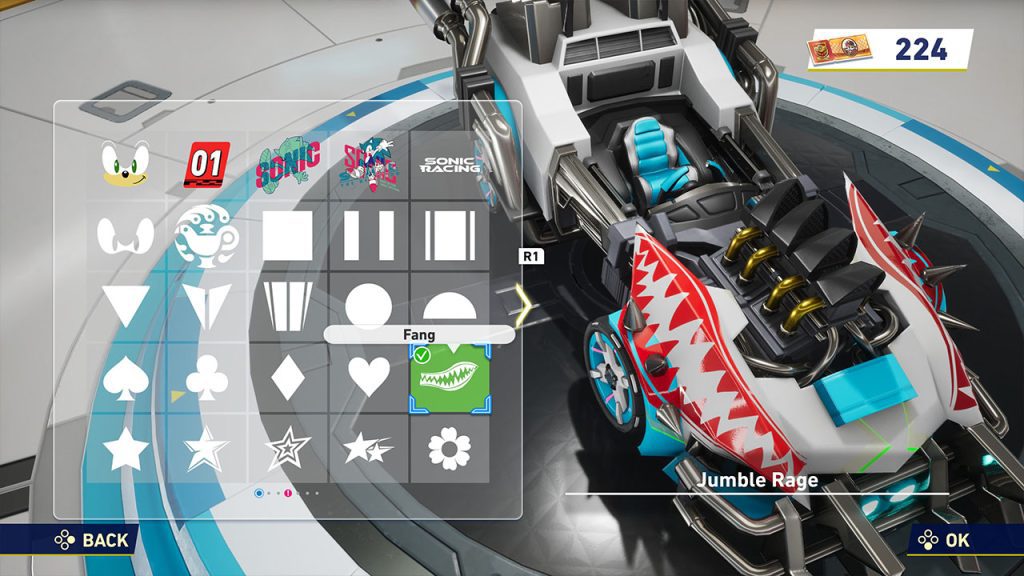Select the full circle decal
This screenshot has width=1024, height=576.
368,305
